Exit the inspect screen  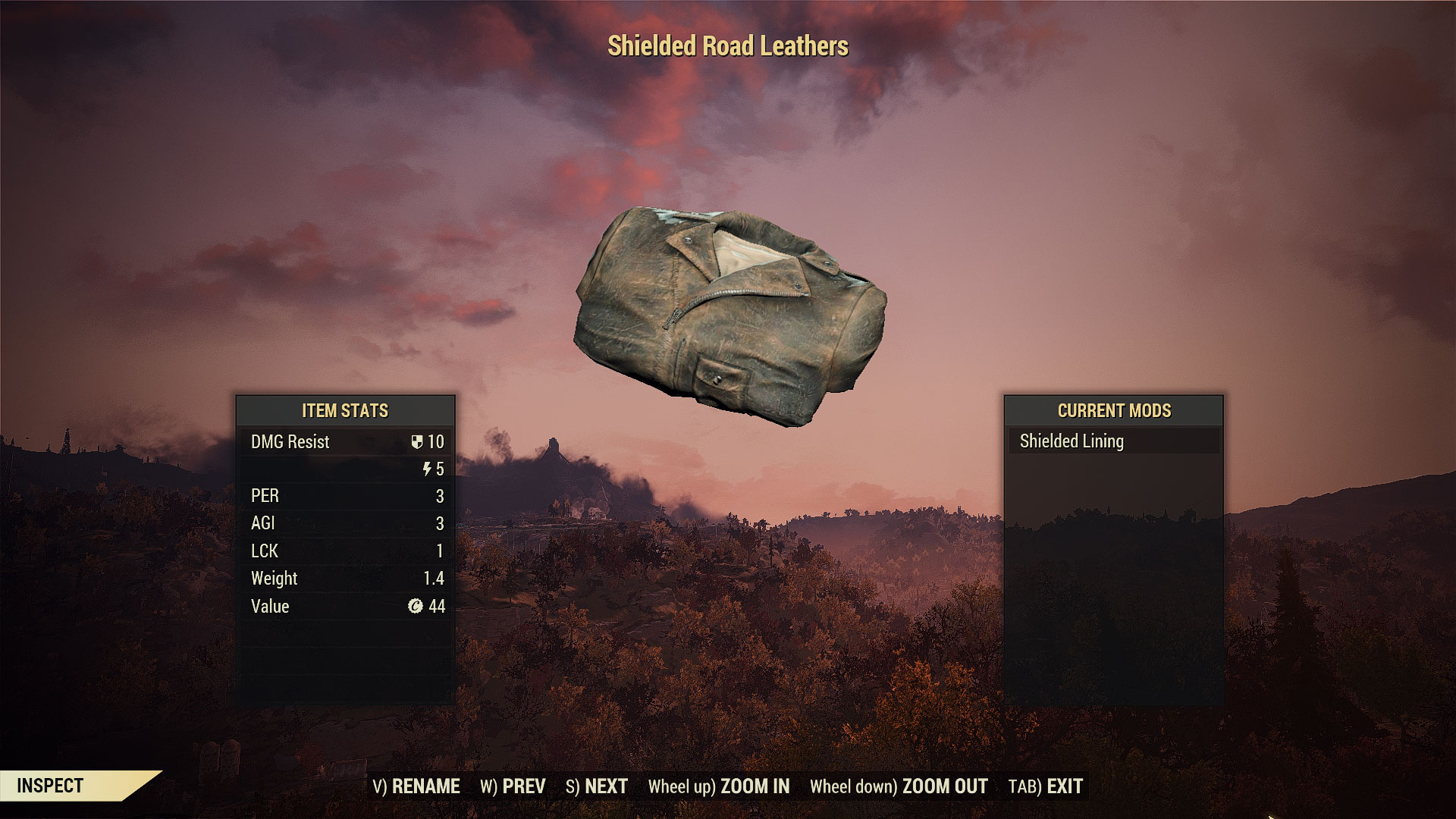point(1046,786)
